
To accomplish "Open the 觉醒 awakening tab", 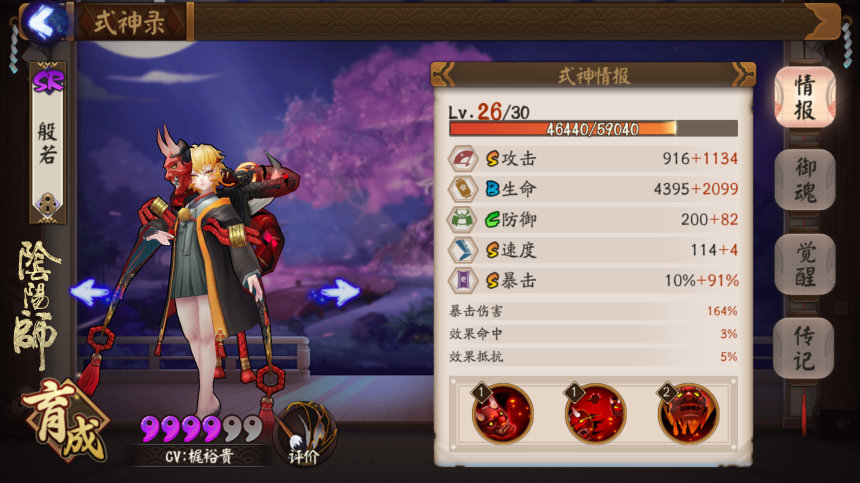I will [804, 264].
